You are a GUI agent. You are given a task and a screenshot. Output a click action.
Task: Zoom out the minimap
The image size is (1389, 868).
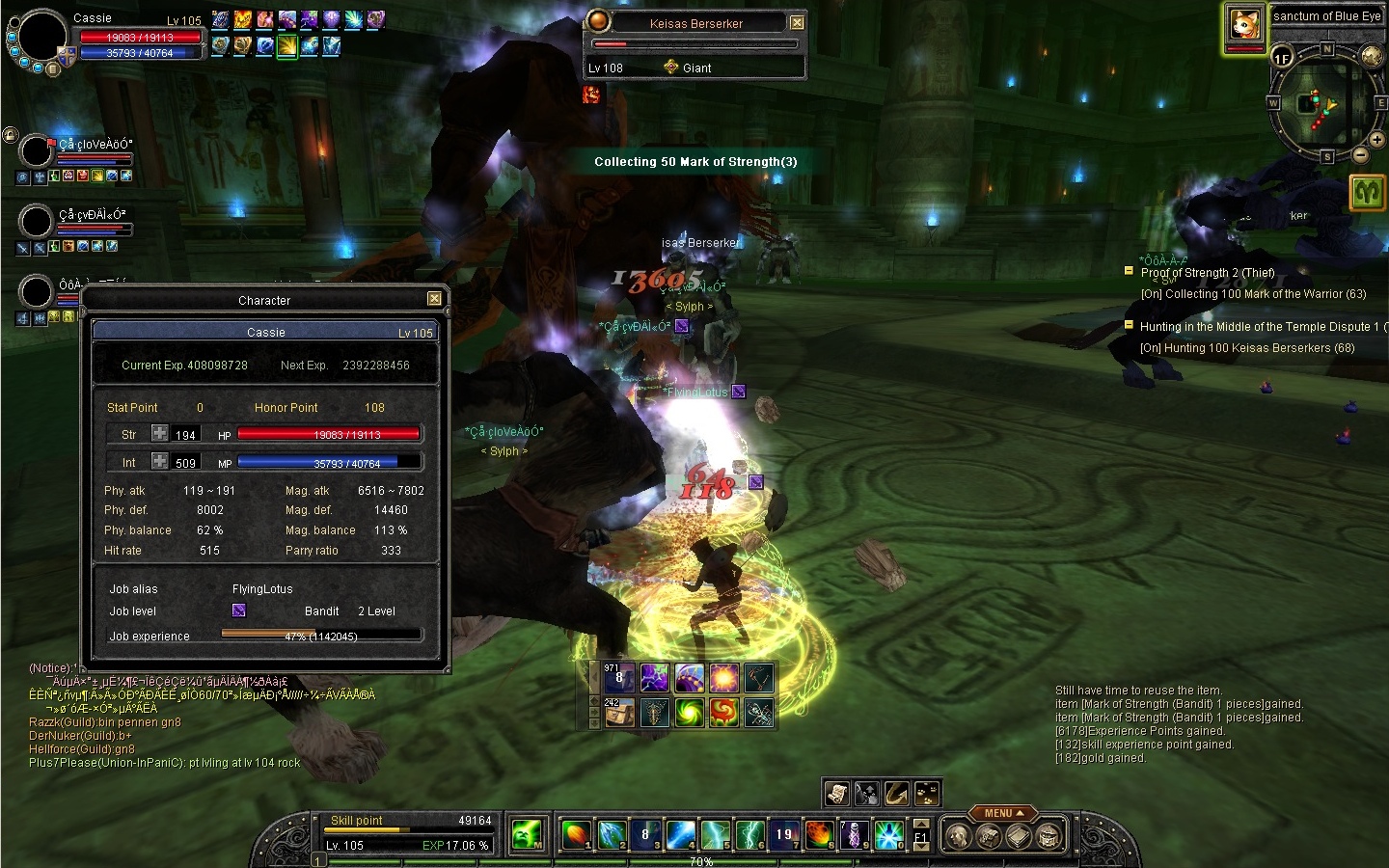[x=1360, y=155]
